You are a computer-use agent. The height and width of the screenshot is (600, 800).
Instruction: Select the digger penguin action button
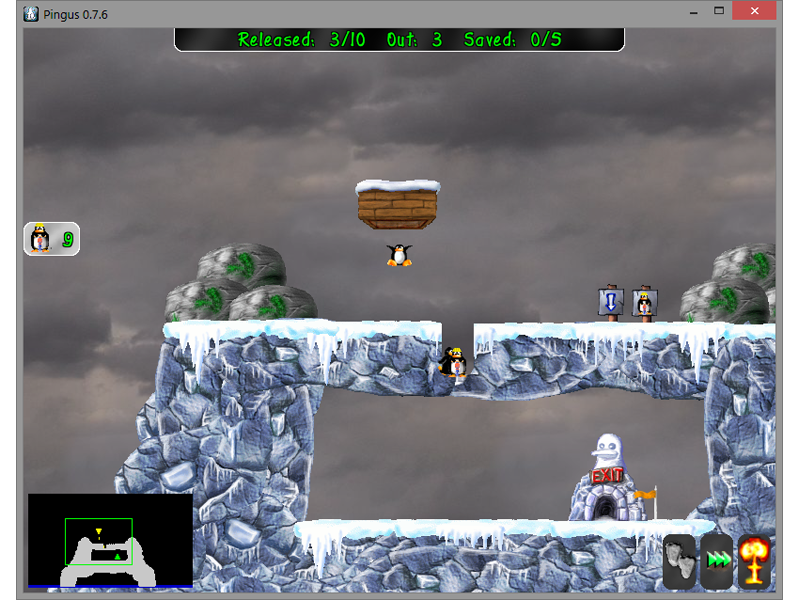[x=51, y=239]
